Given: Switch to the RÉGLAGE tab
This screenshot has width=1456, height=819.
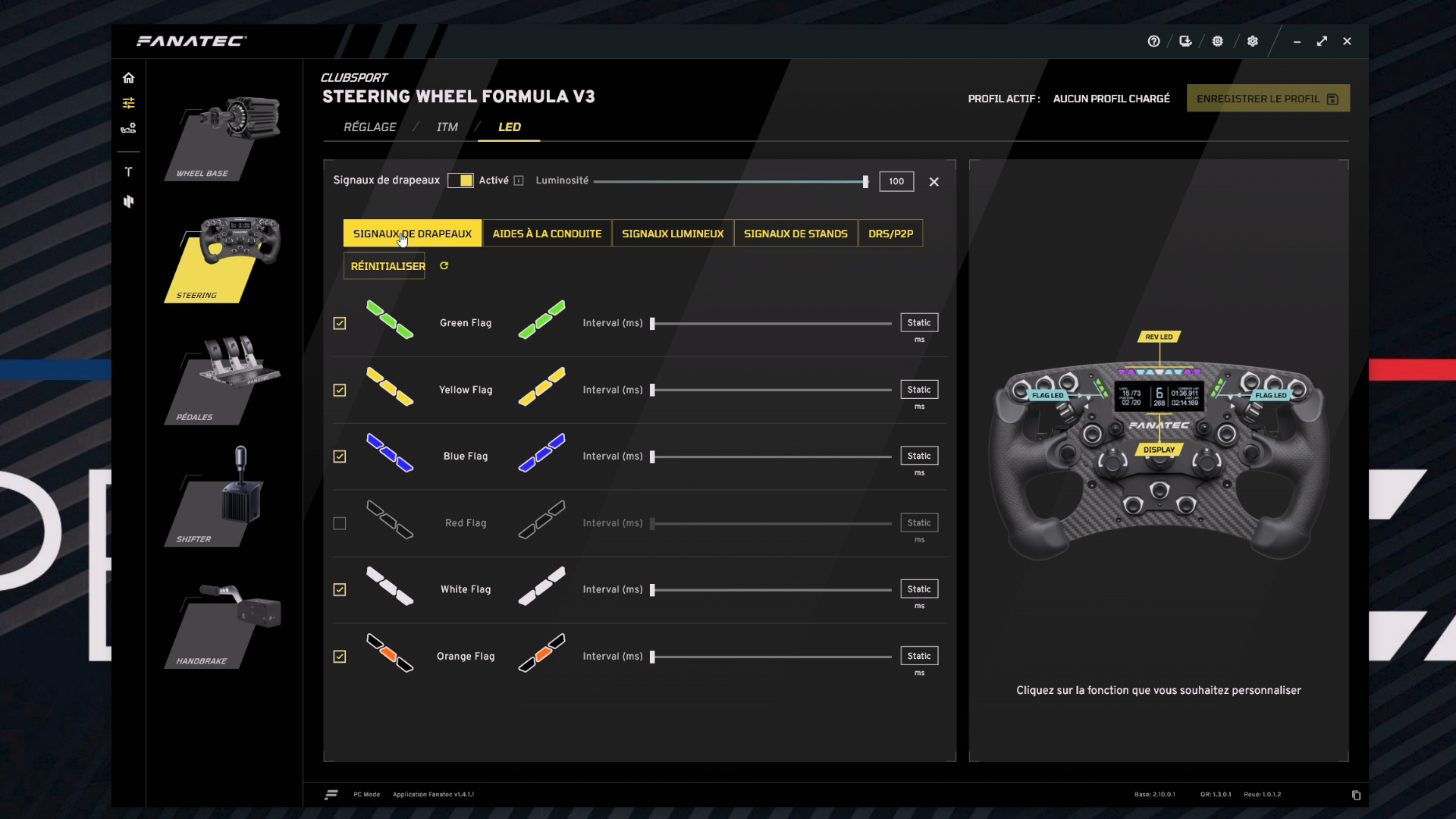Looking at the screenshot, I should [x=369, y=127].
